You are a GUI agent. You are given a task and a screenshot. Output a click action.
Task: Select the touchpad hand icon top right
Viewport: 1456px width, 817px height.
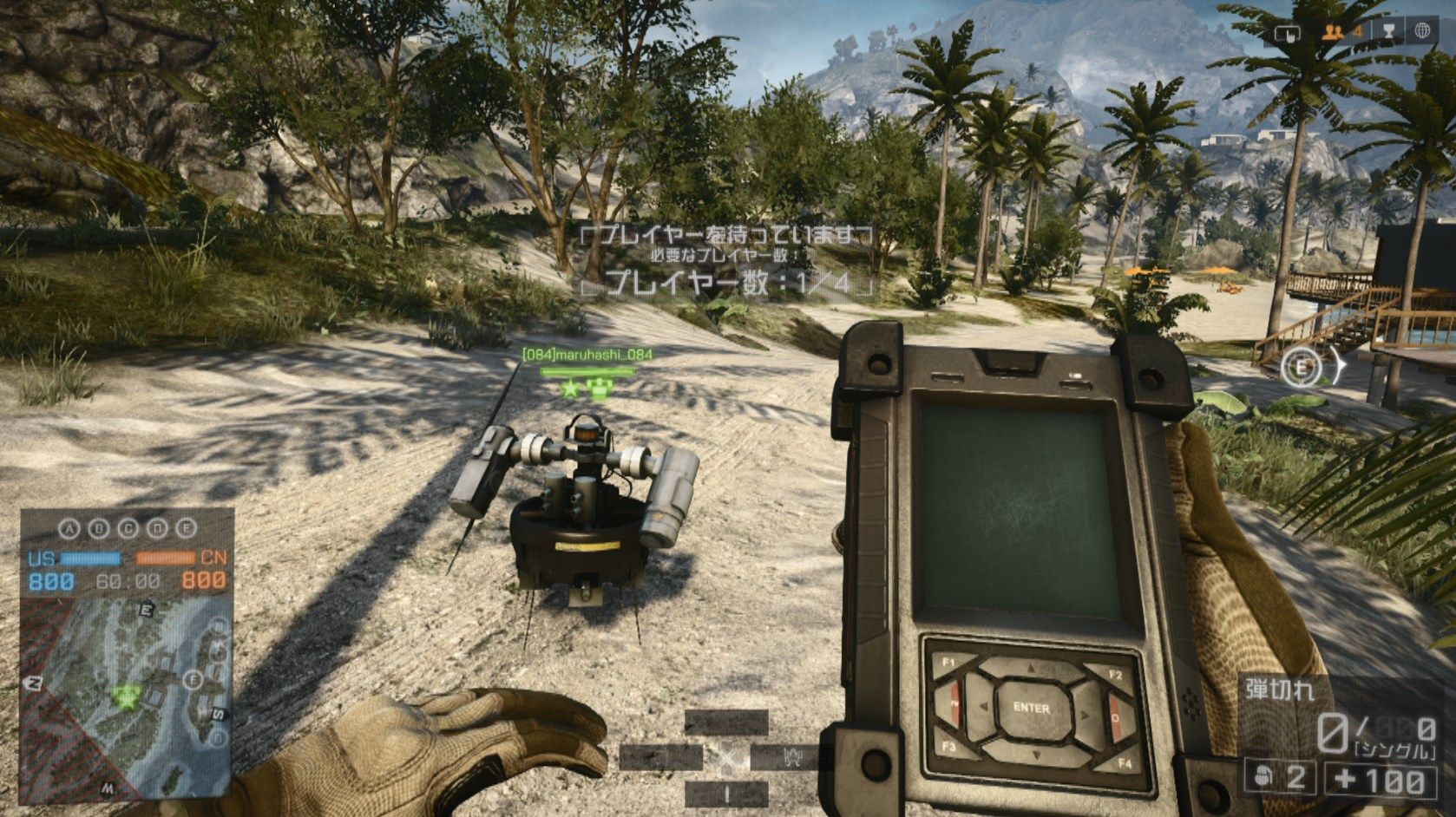point(1289,34)
